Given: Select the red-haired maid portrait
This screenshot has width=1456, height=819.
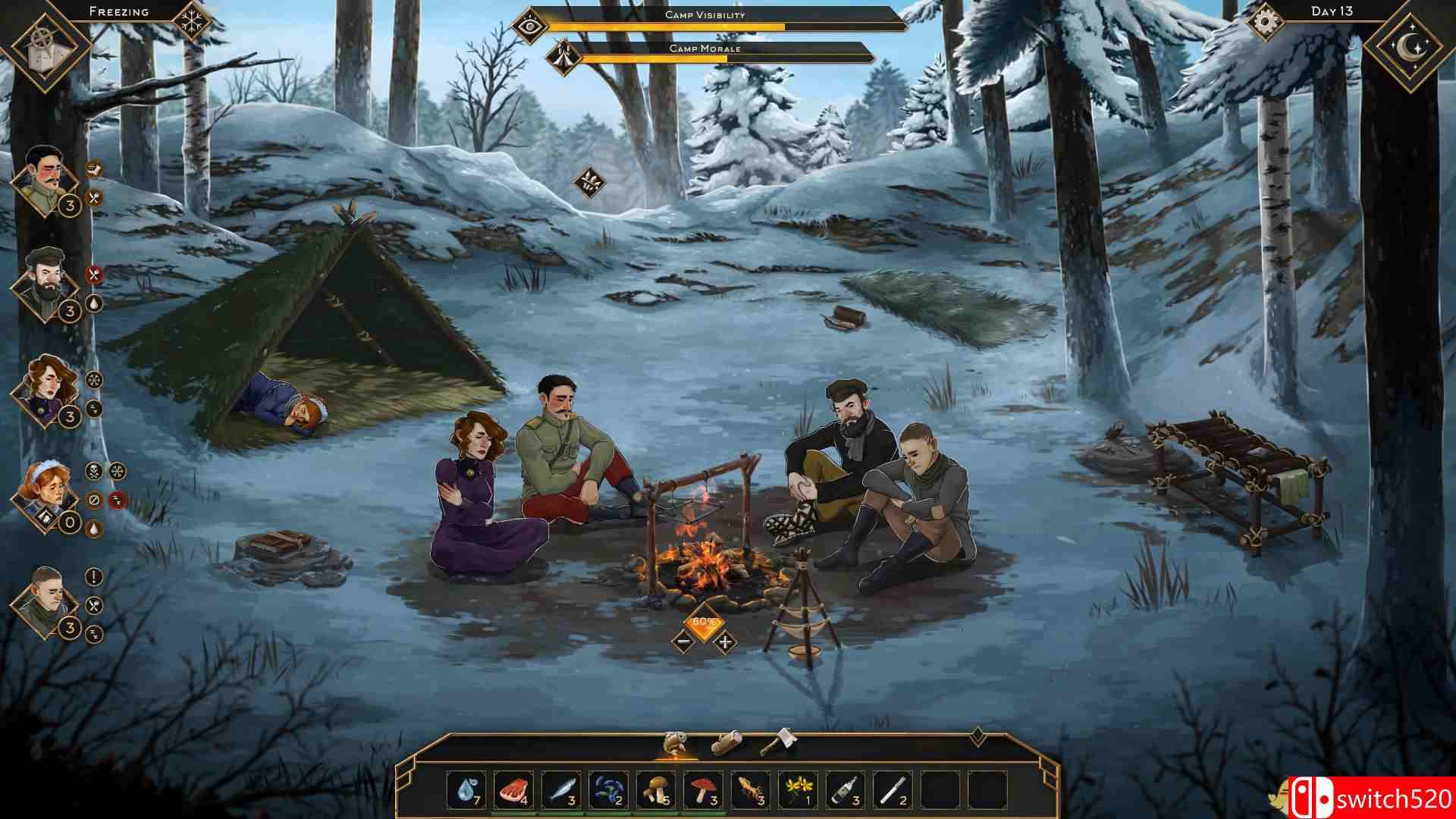Looking at the screenshot, I should 45,494.
